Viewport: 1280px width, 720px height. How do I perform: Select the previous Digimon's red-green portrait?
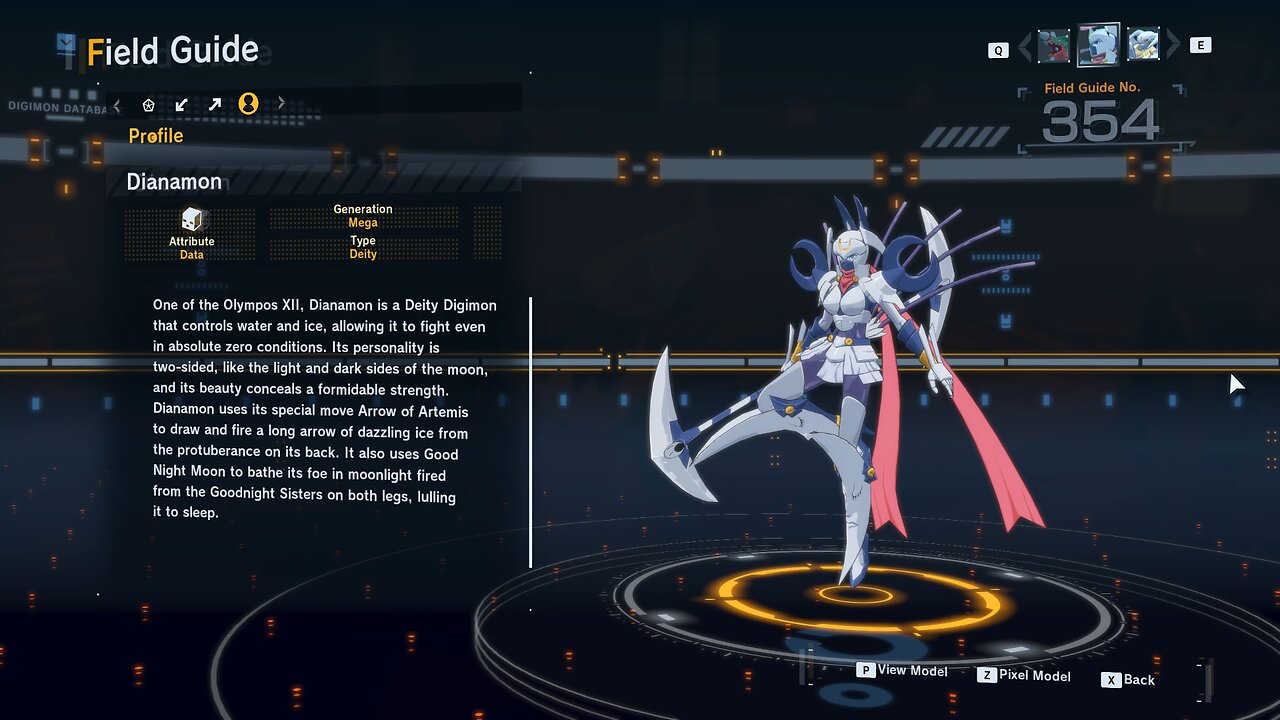point(1054,46)
